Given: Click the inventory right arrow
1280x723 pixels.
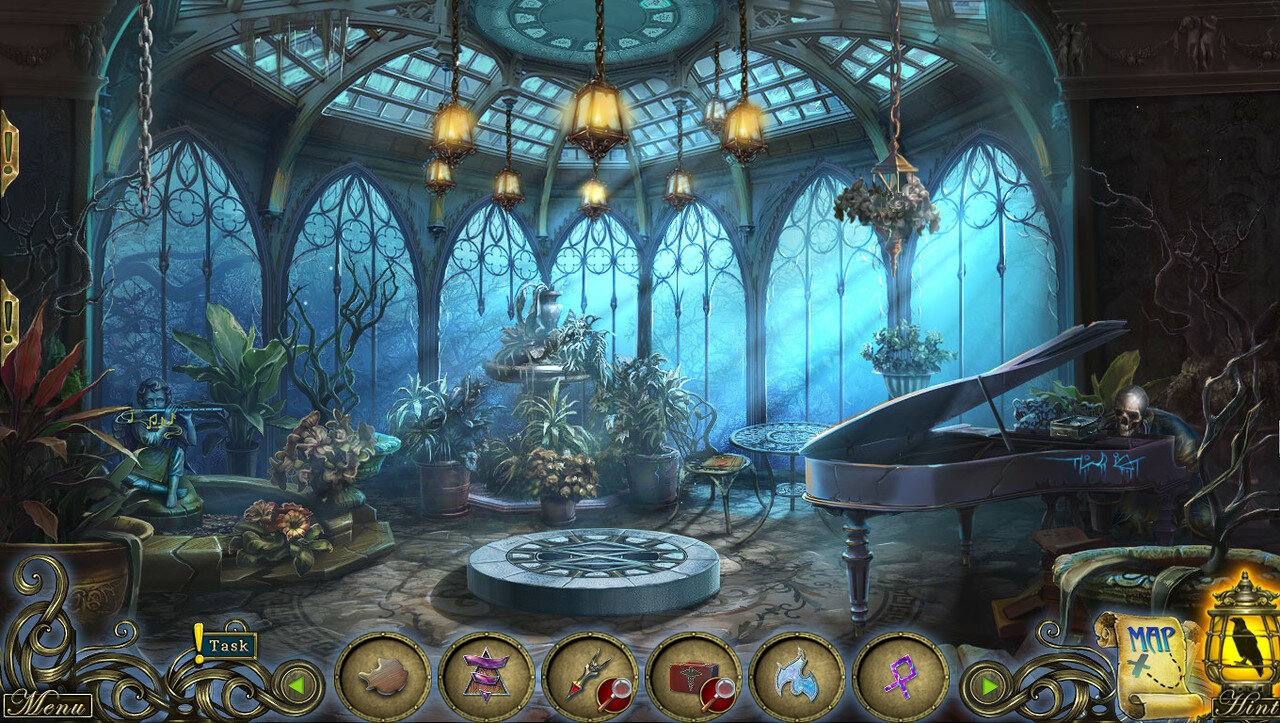Looking at the screenshot, I should [x=989, y=686].
